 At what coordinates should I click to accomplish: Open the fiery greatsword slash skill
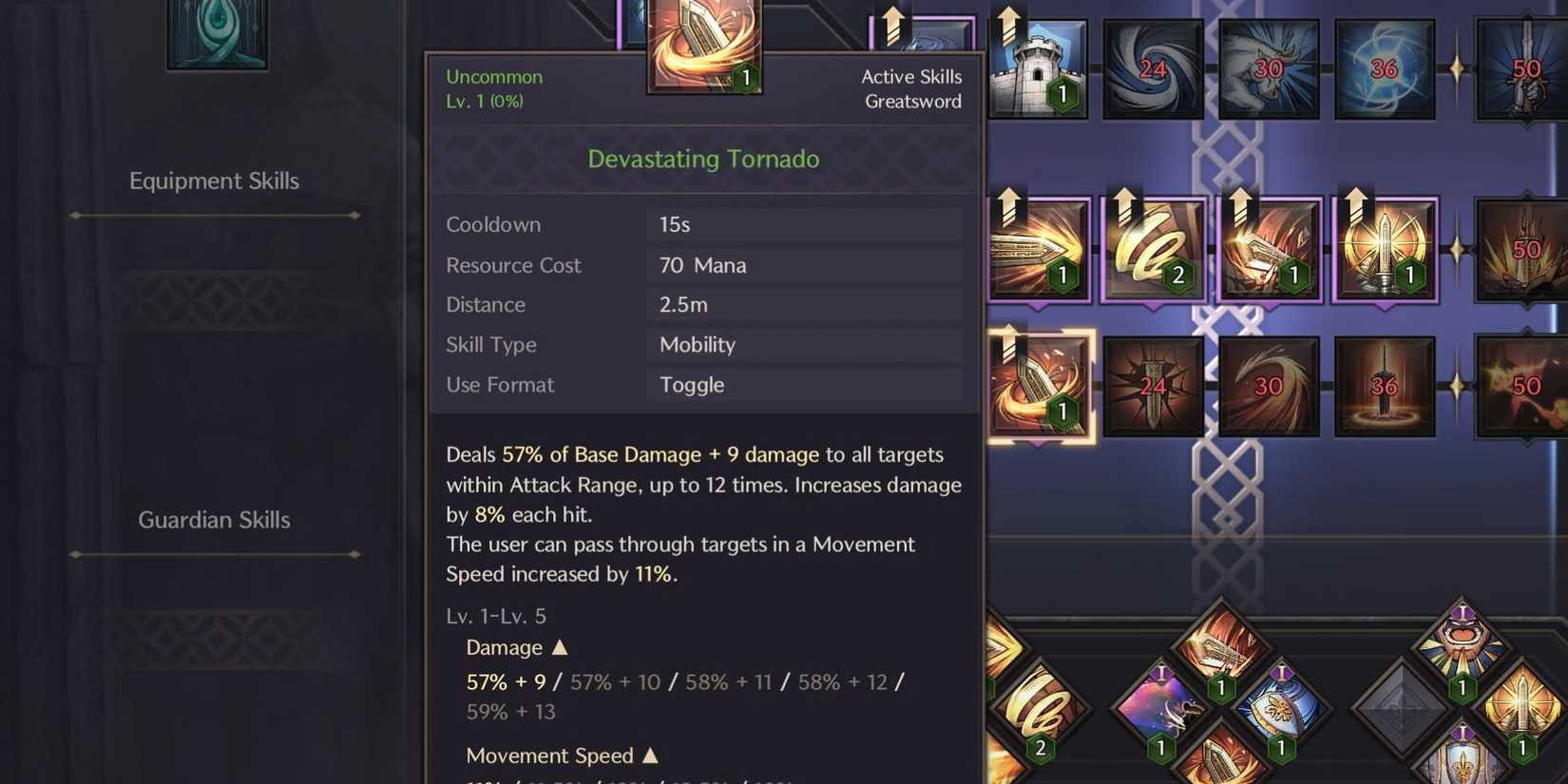point(1269,249)
